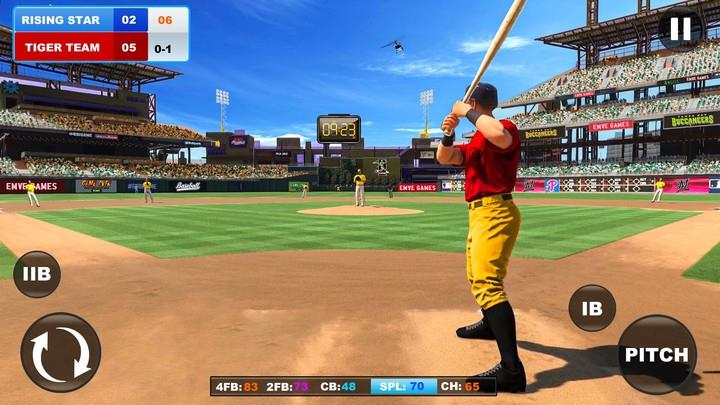This screenshot has width=720, height=405.
Task: Select the SPL splitter pitch
Action: click(403, 386)
